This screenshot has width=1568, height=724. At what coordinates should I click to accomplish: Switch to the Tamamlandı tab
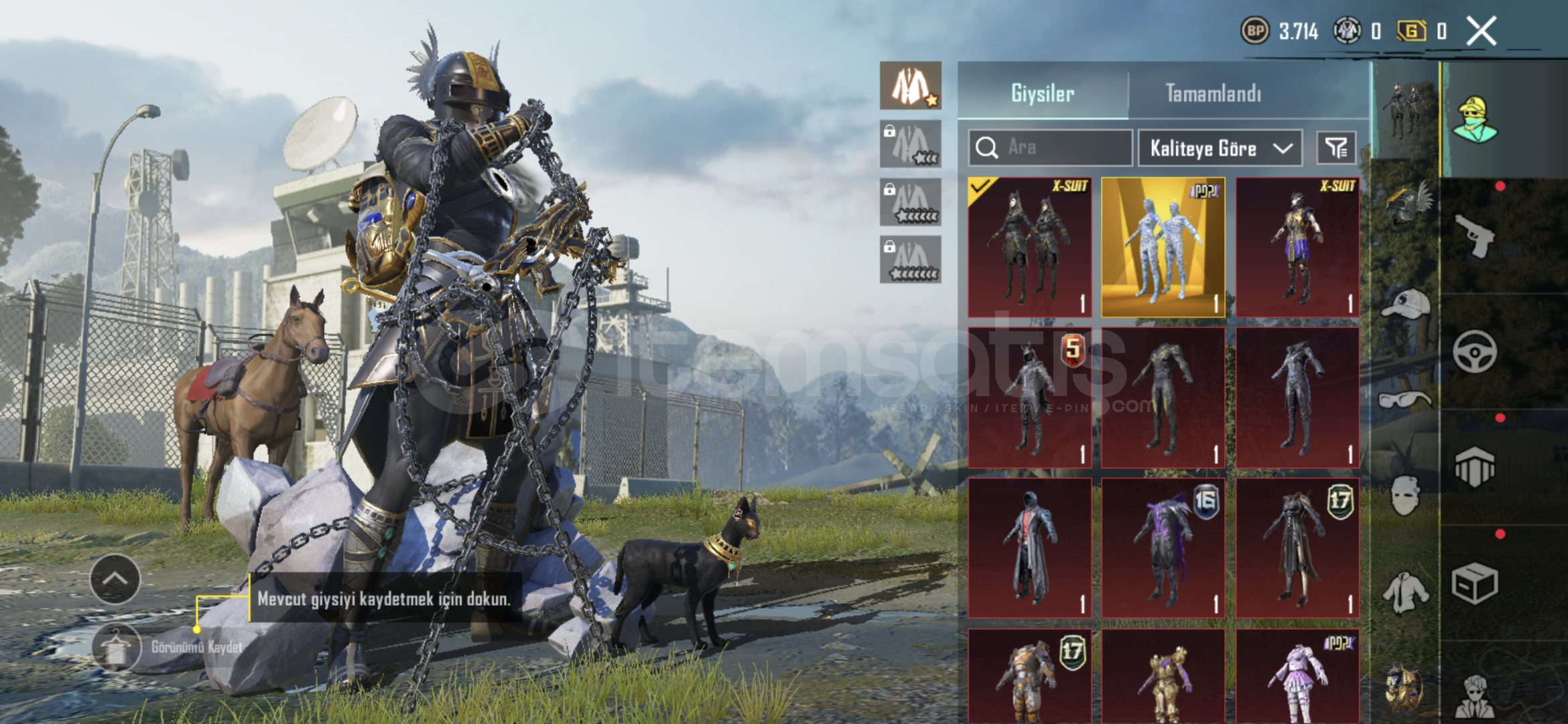tap(1213, 93)
